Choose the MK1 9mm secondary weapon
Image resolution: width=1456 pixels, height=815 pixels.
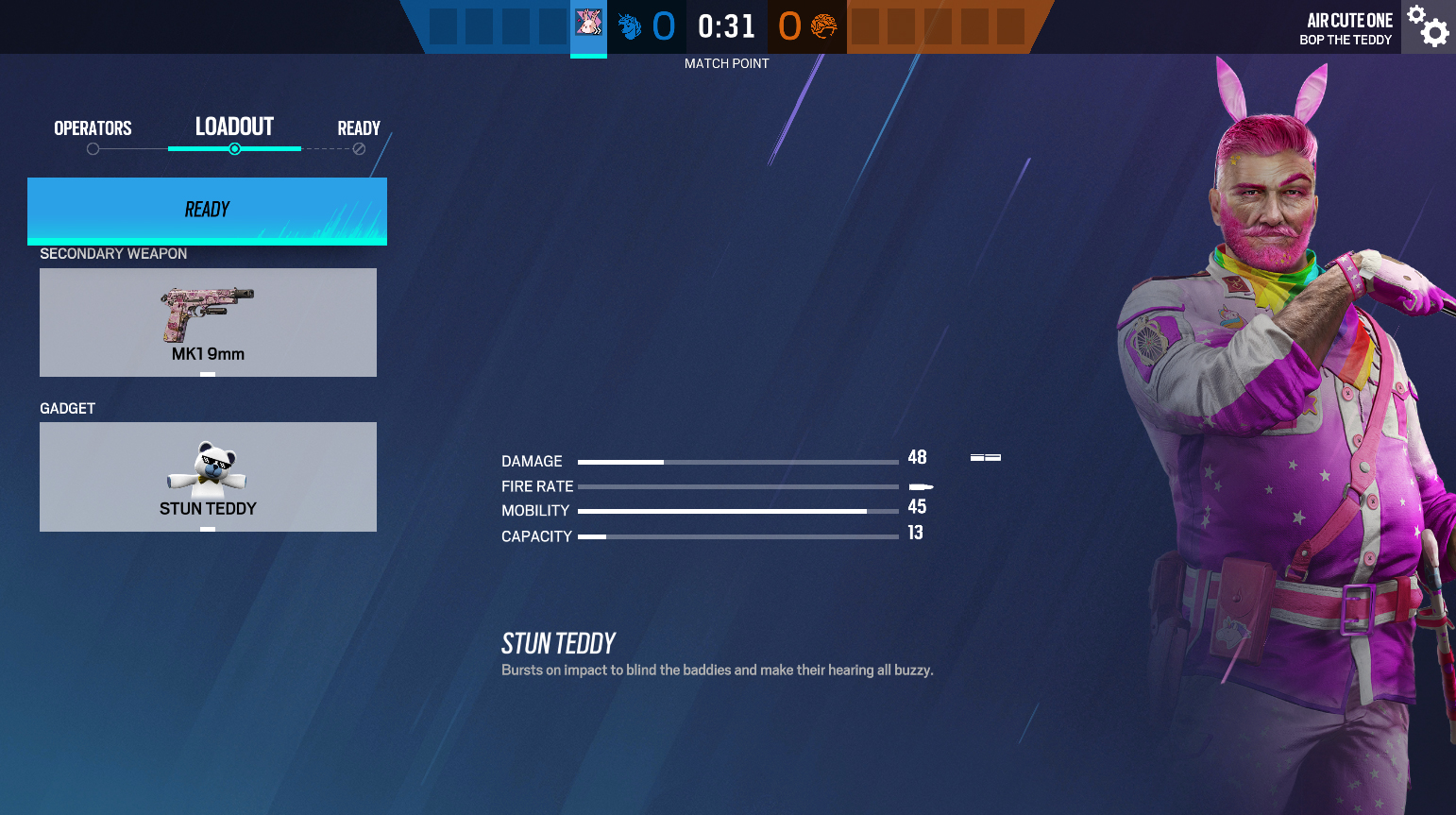(208, 322)
